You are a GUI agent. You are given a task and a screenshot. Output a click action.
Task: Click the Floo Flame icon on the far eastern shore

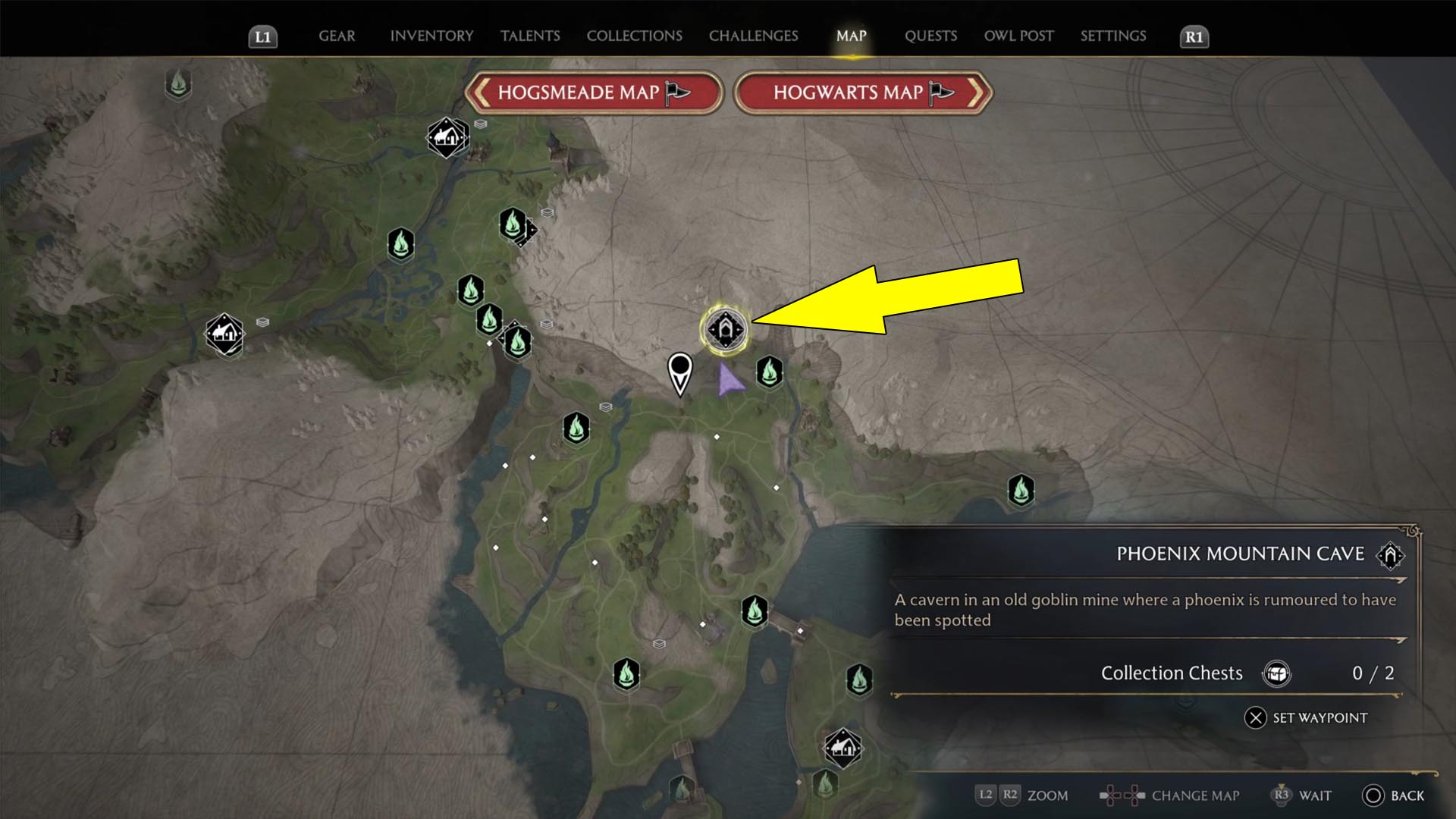[1020, 489]
